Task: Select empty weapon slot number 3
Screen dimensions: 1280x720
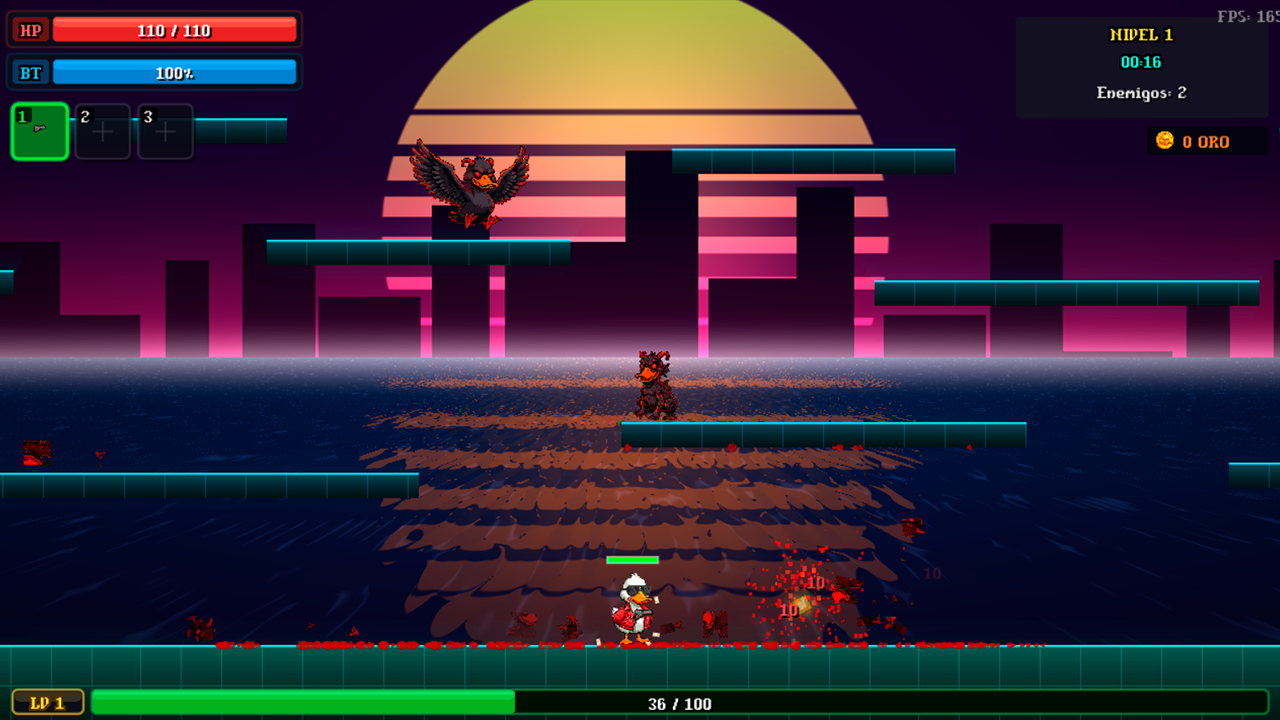Action: (166, 131)
